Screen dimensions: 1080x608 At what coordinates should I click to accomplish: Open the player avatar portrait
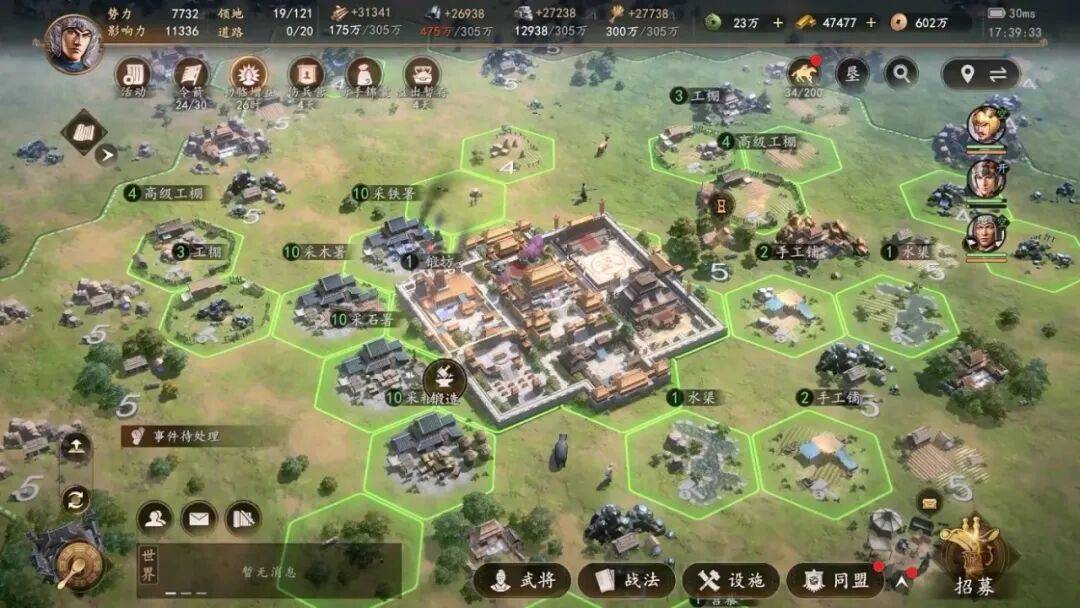75,42
